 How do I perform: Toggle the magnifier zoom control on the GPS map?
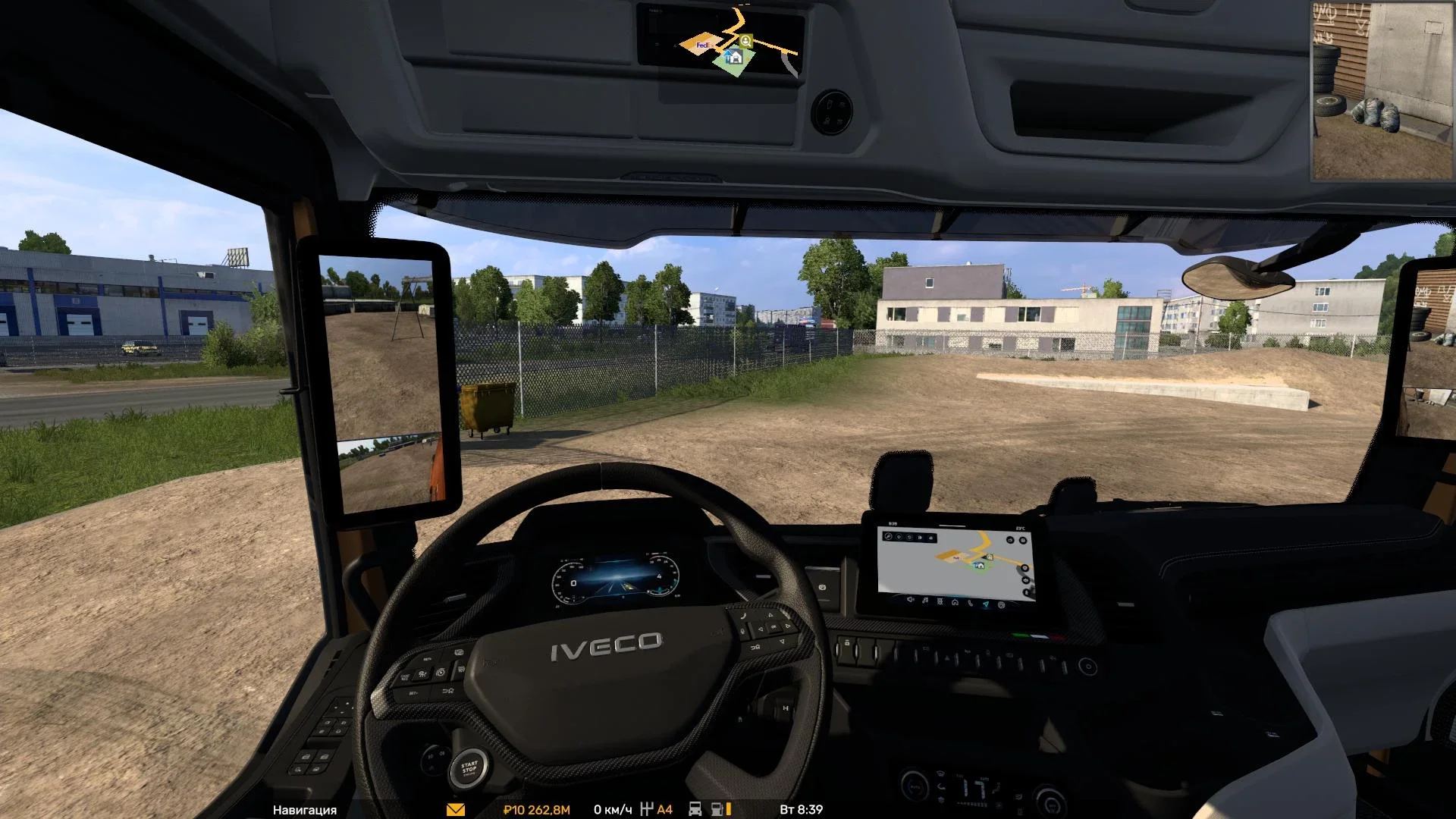coord(888,536)
